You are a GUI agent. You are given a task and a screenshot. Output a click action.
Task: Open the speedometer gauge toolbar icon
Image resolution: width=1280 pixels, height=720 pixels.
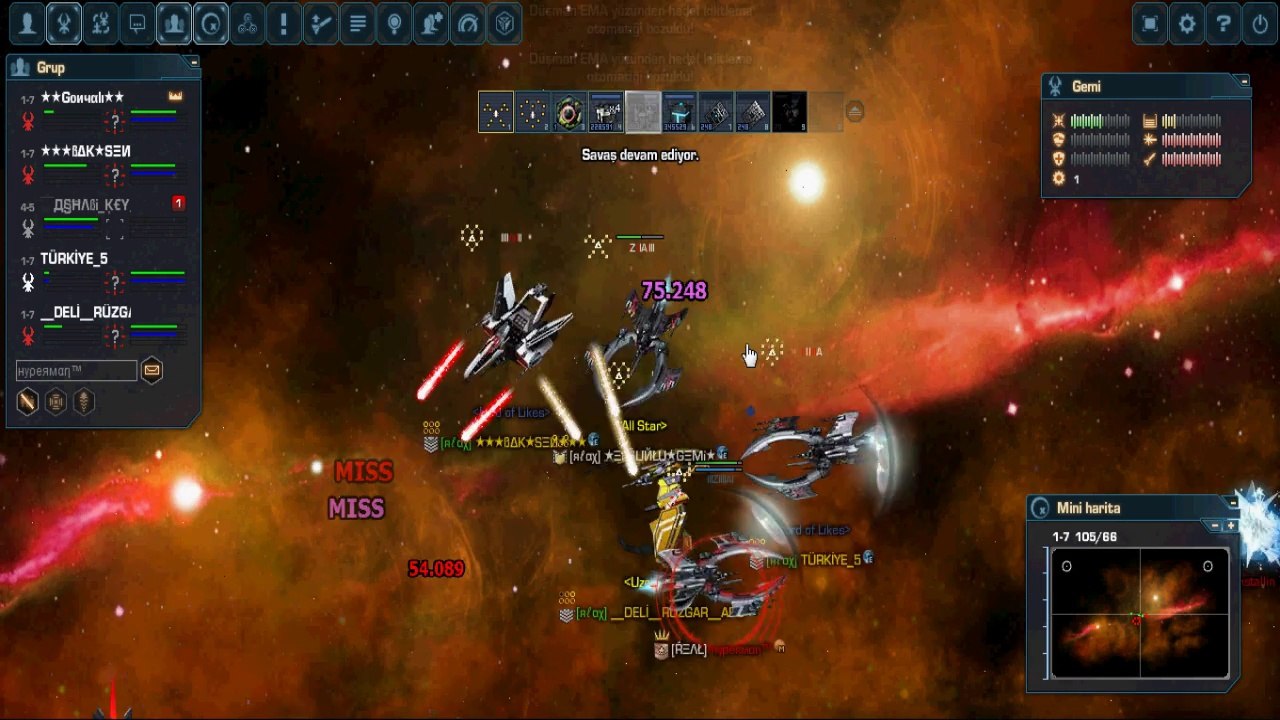coord(468,24)
